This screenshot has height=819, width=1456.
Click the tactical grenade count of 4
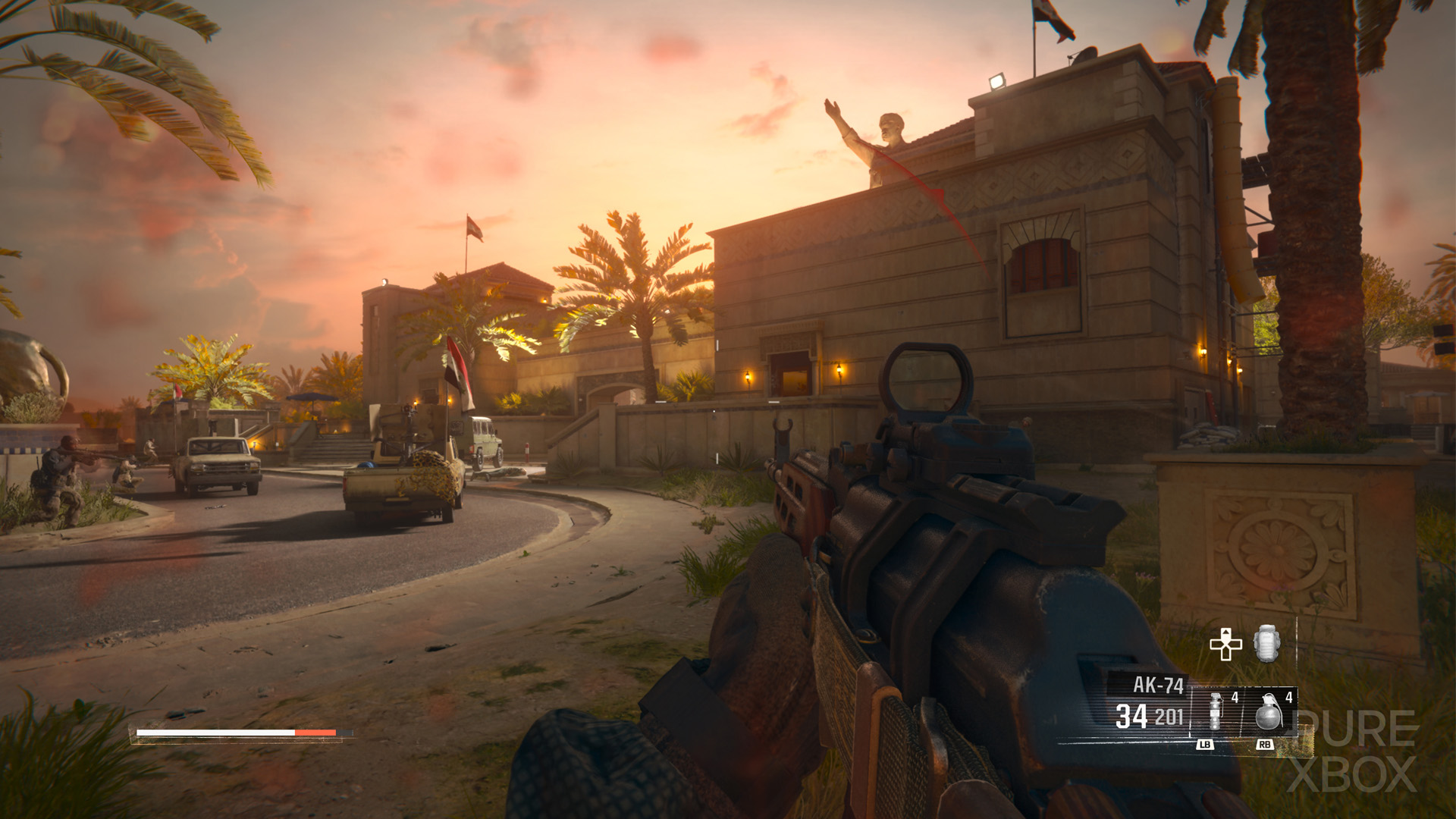(1234, 698)
